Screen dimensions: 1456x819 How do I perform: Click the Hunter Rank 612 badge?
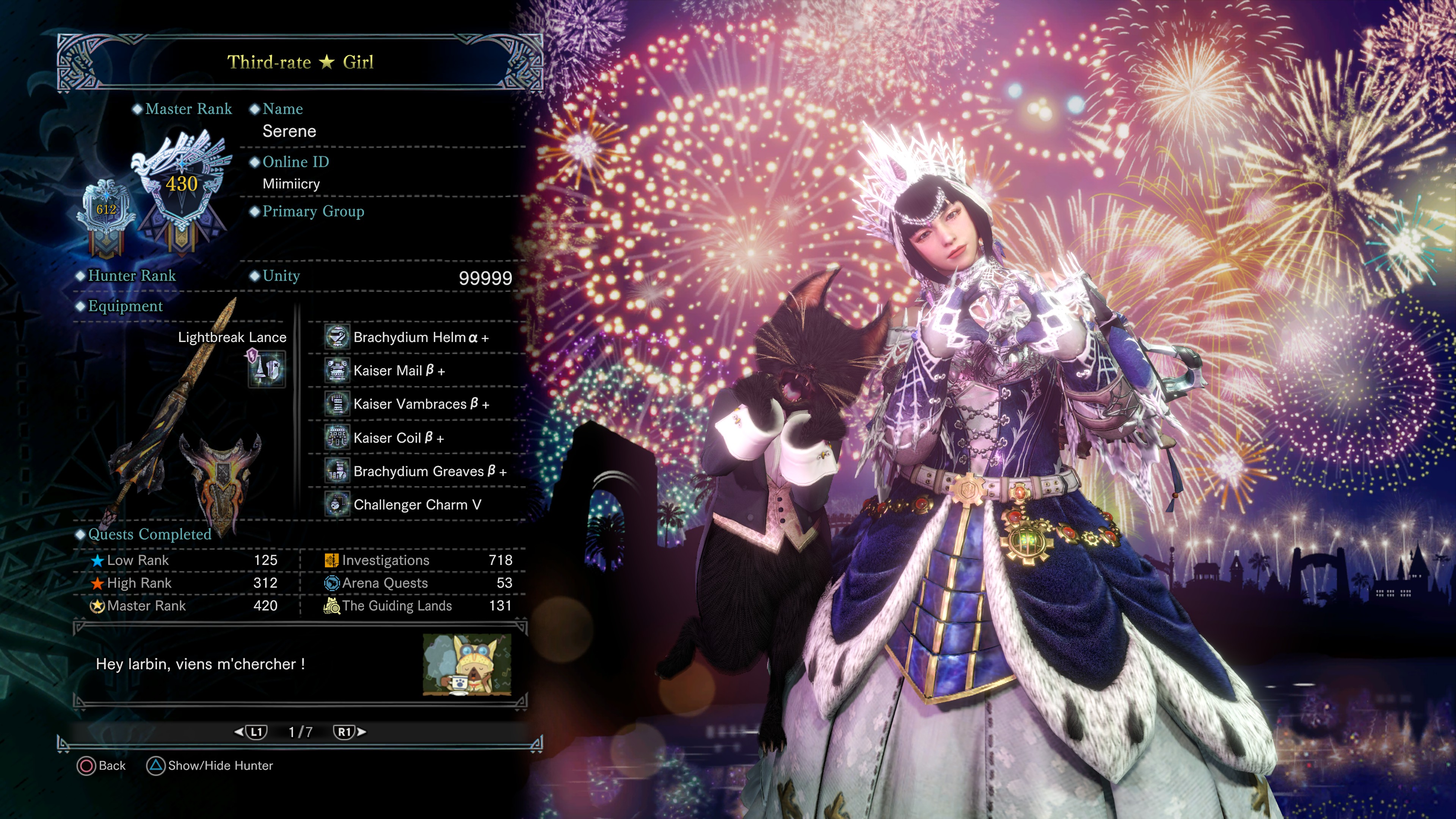pos(106,212)
